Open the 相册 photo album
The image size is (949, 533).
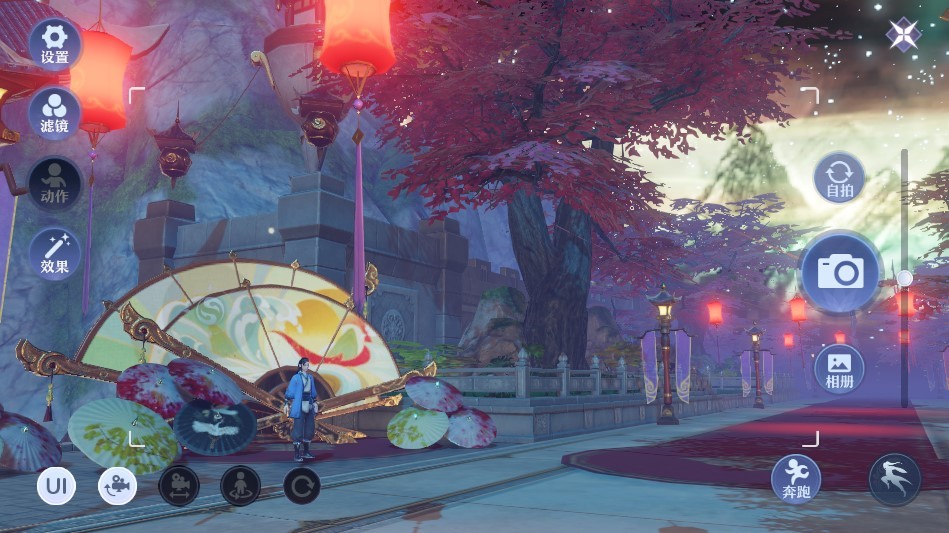(x=839, y=369)
